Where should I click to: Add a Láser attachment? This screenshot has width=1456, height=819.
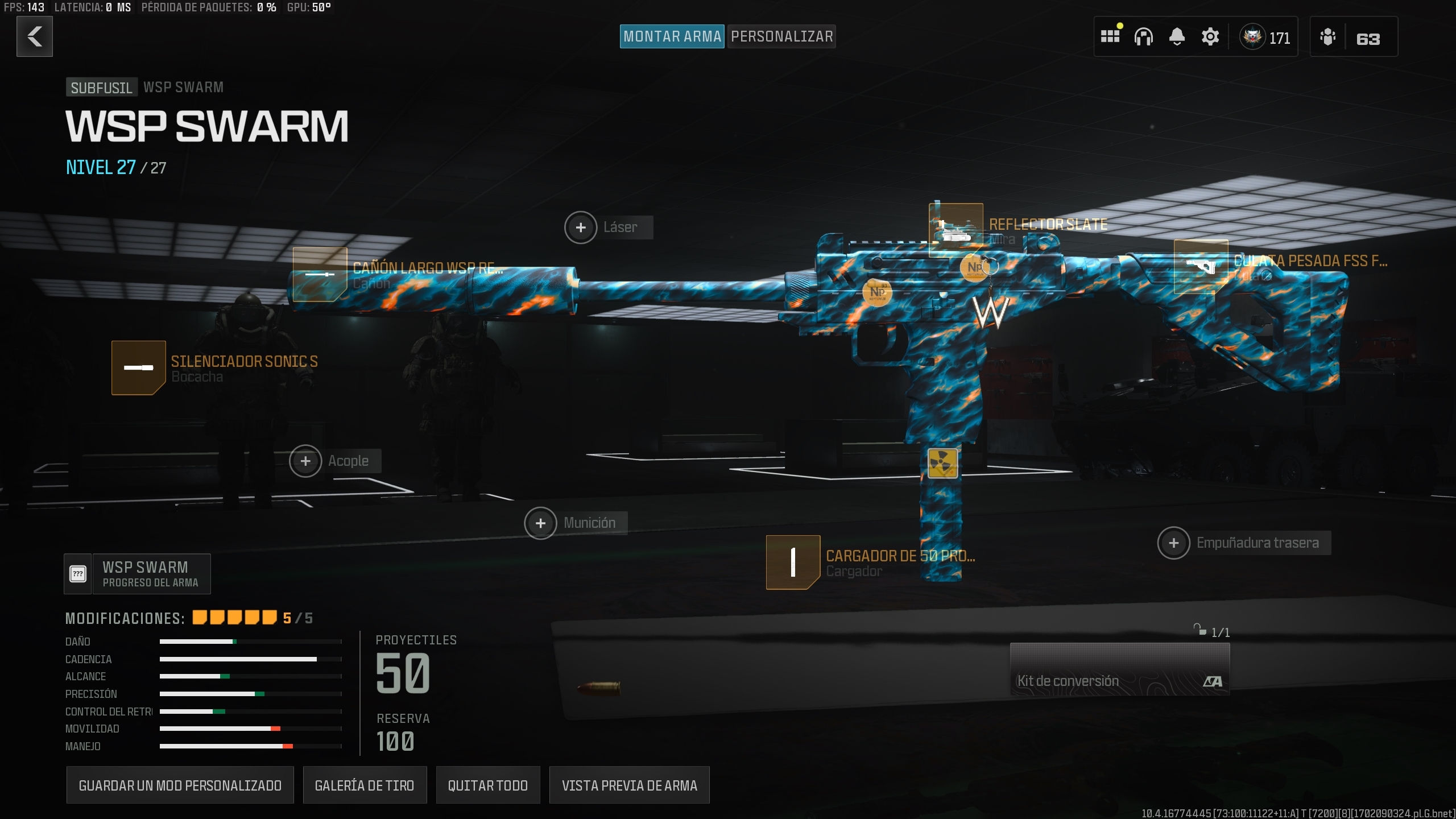[581, 227]
